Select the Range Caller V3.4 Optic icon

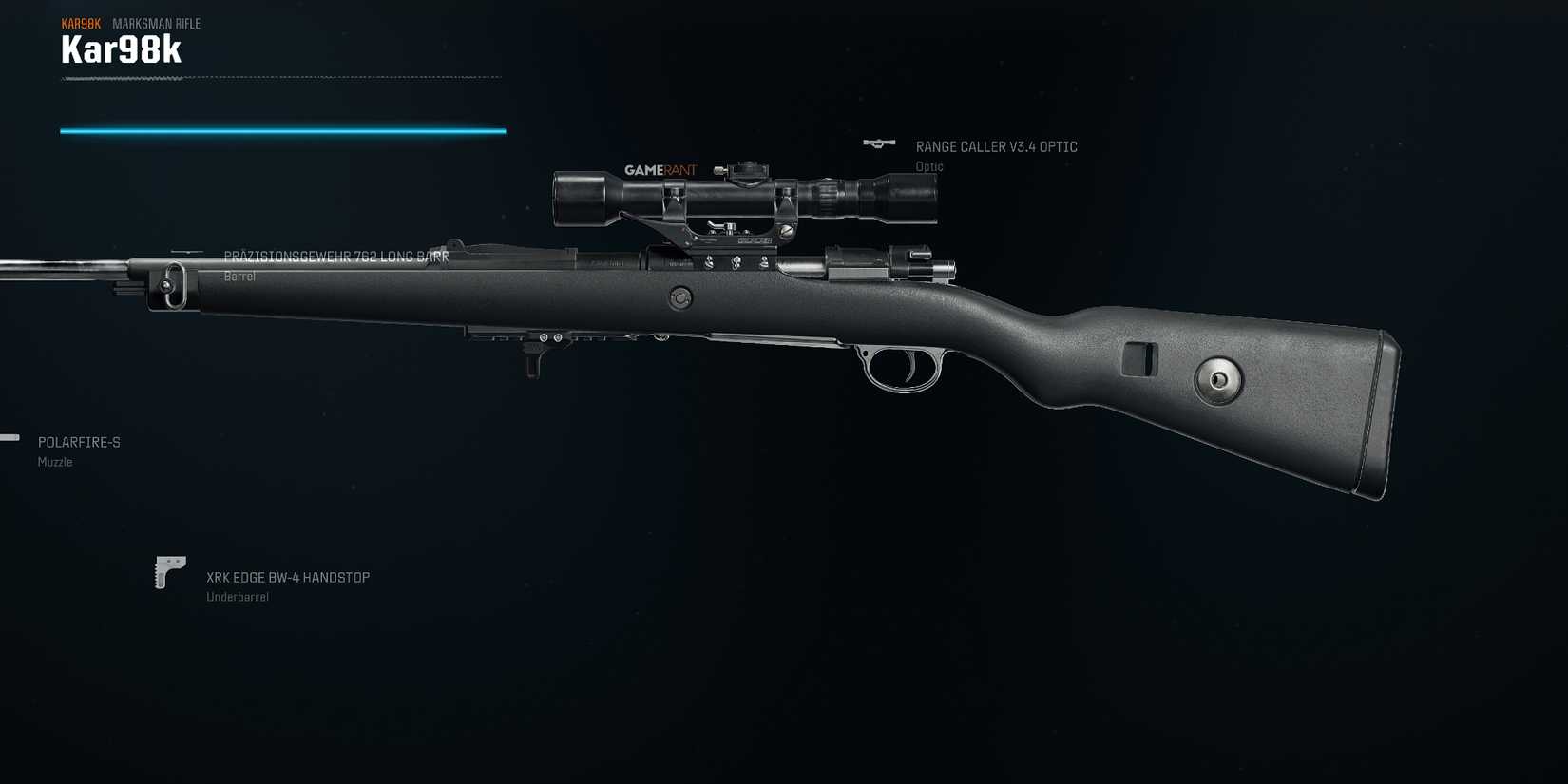879,143
